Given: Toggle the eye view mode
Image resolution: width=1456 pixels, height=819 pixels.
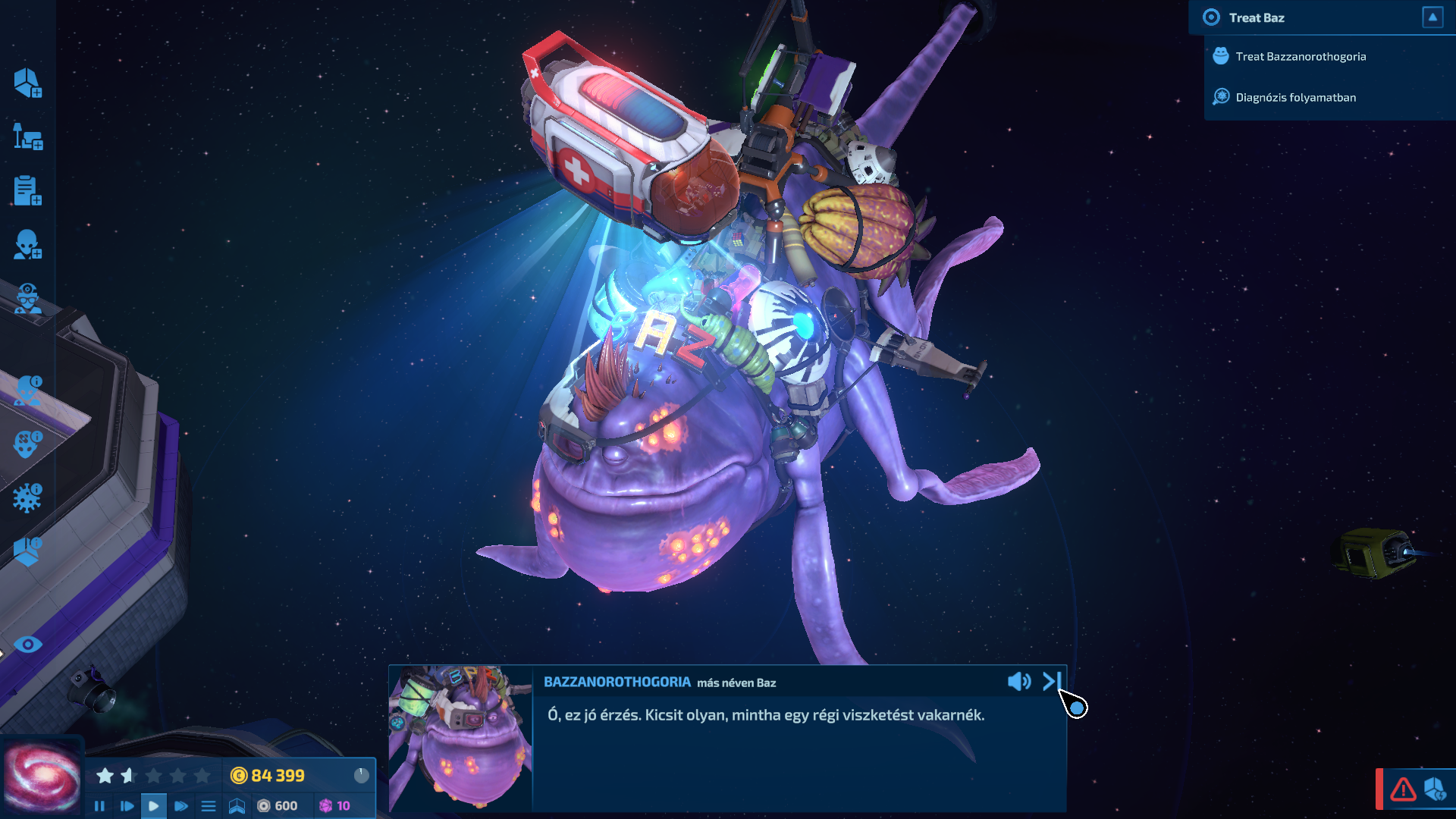Looking at the screenshot, I should 28,645.
